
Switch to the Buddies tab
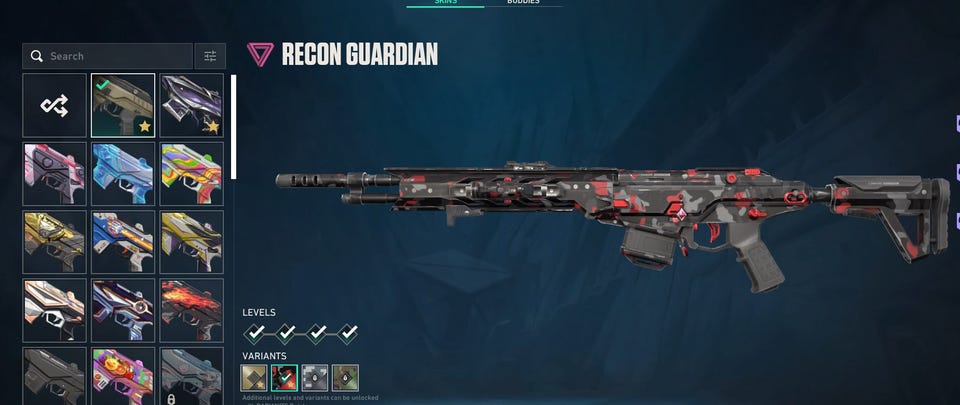click(x=523, y=2)
